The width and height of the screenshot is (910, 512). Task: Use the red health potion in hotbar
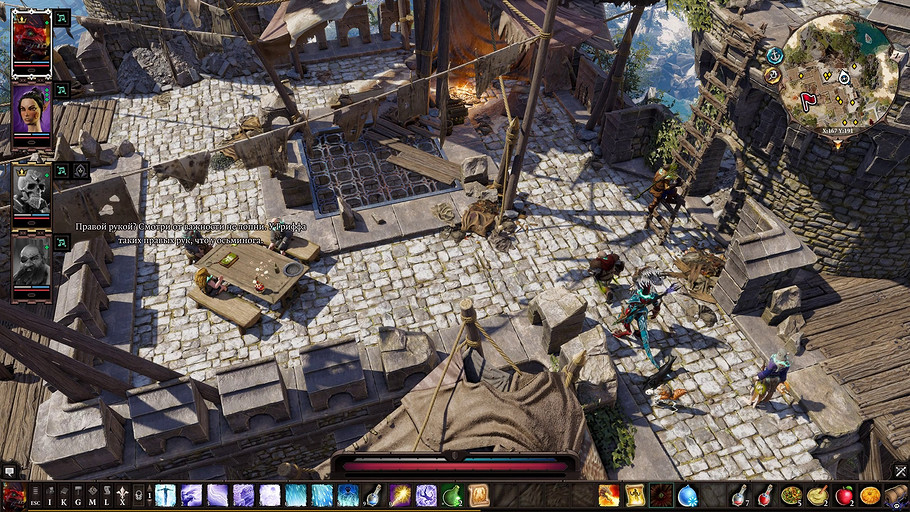pyautogui.click(x=765, y=495)
